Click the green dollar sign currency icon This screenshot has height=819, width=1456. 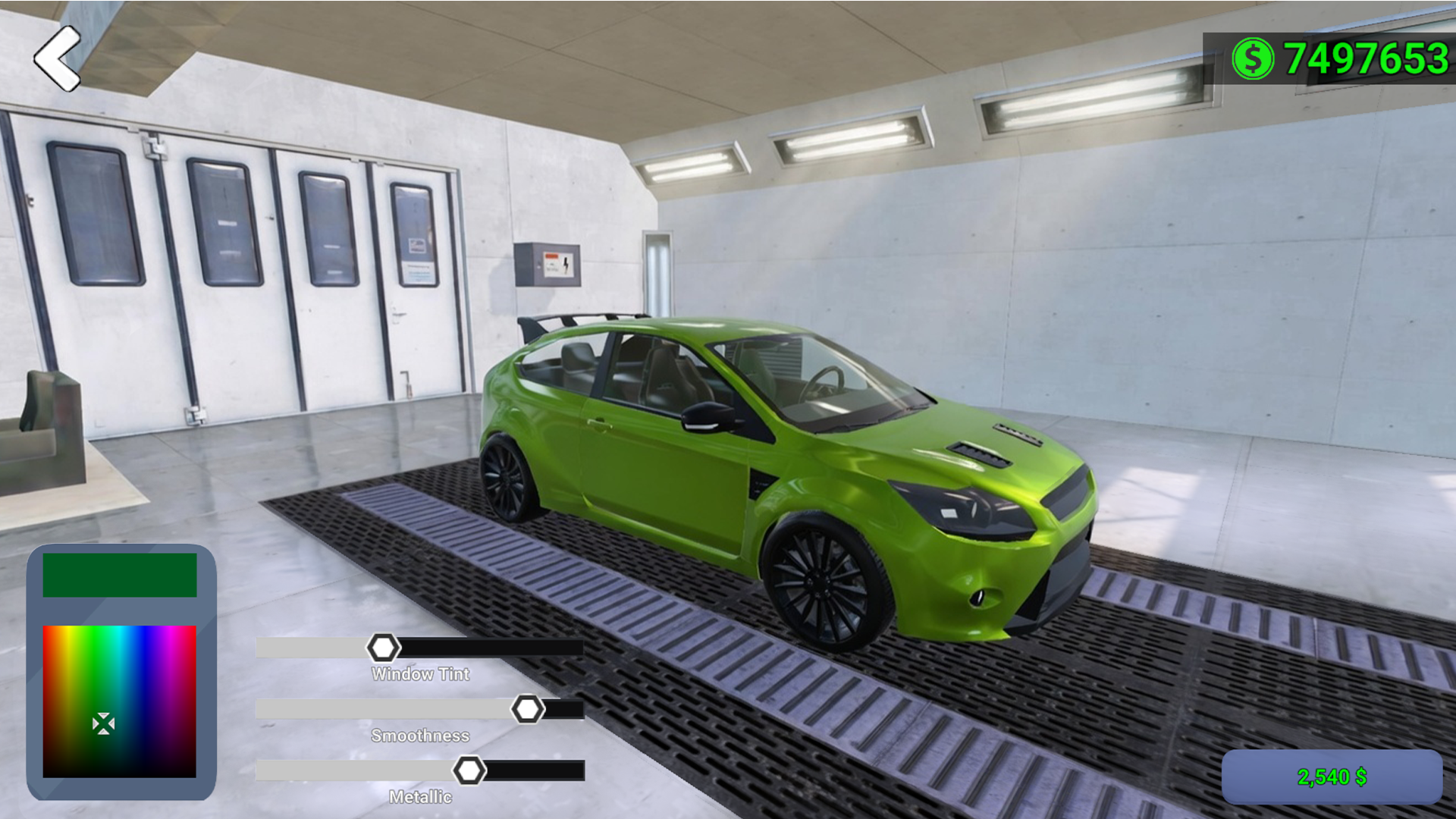click(1253, 57)
